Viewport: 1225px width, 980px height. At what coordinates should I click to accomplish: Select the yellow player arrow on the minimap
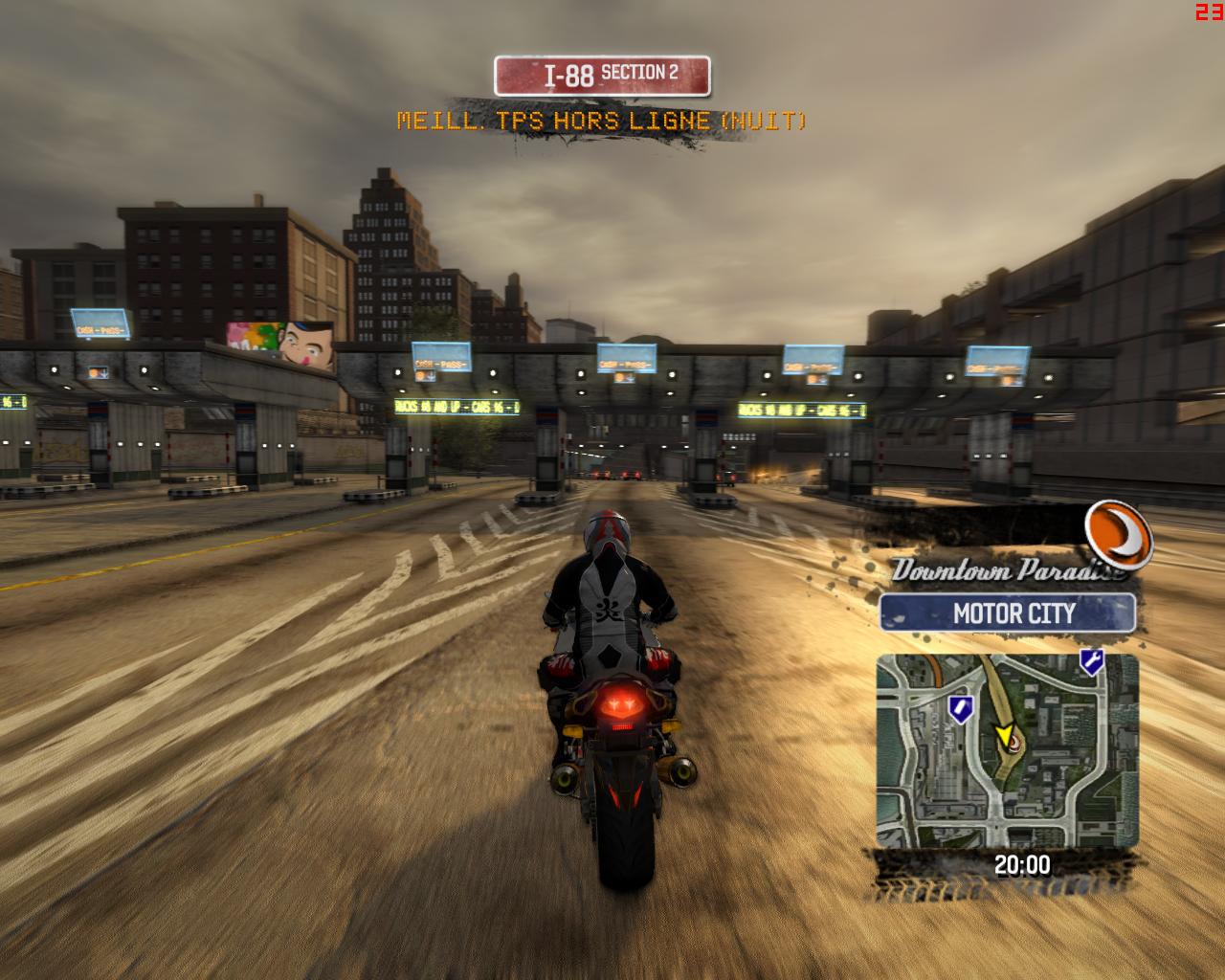pyautogui.click(x=1004, y=733)
